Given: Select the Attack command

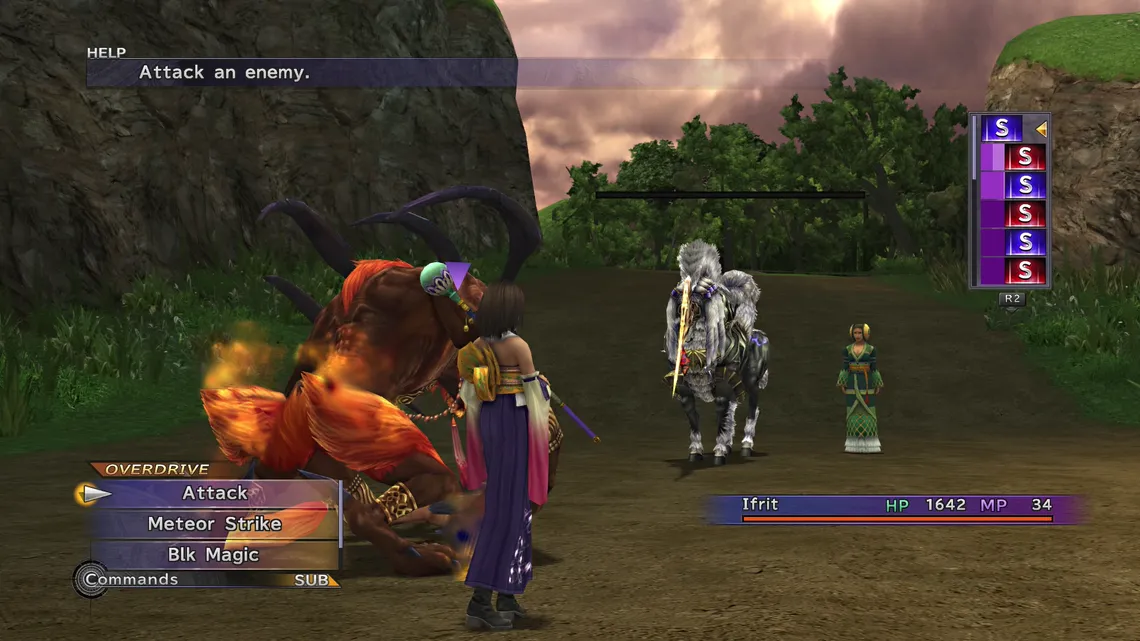Looking at the screenshot, I should click(x=214, y=493).
